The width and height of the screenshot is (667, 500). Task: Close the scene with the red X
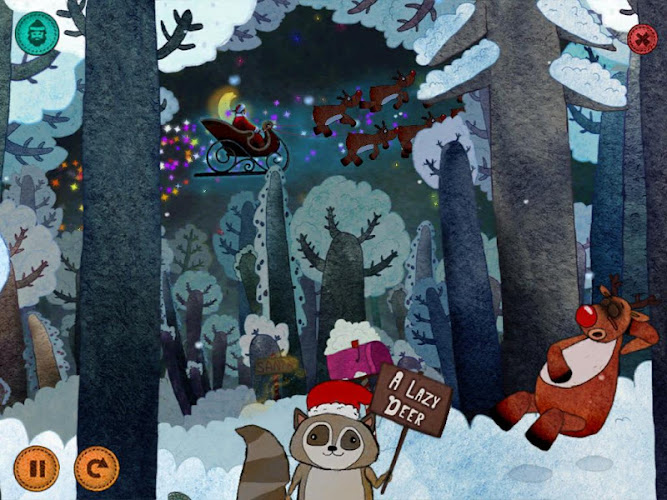pos(640,40)
